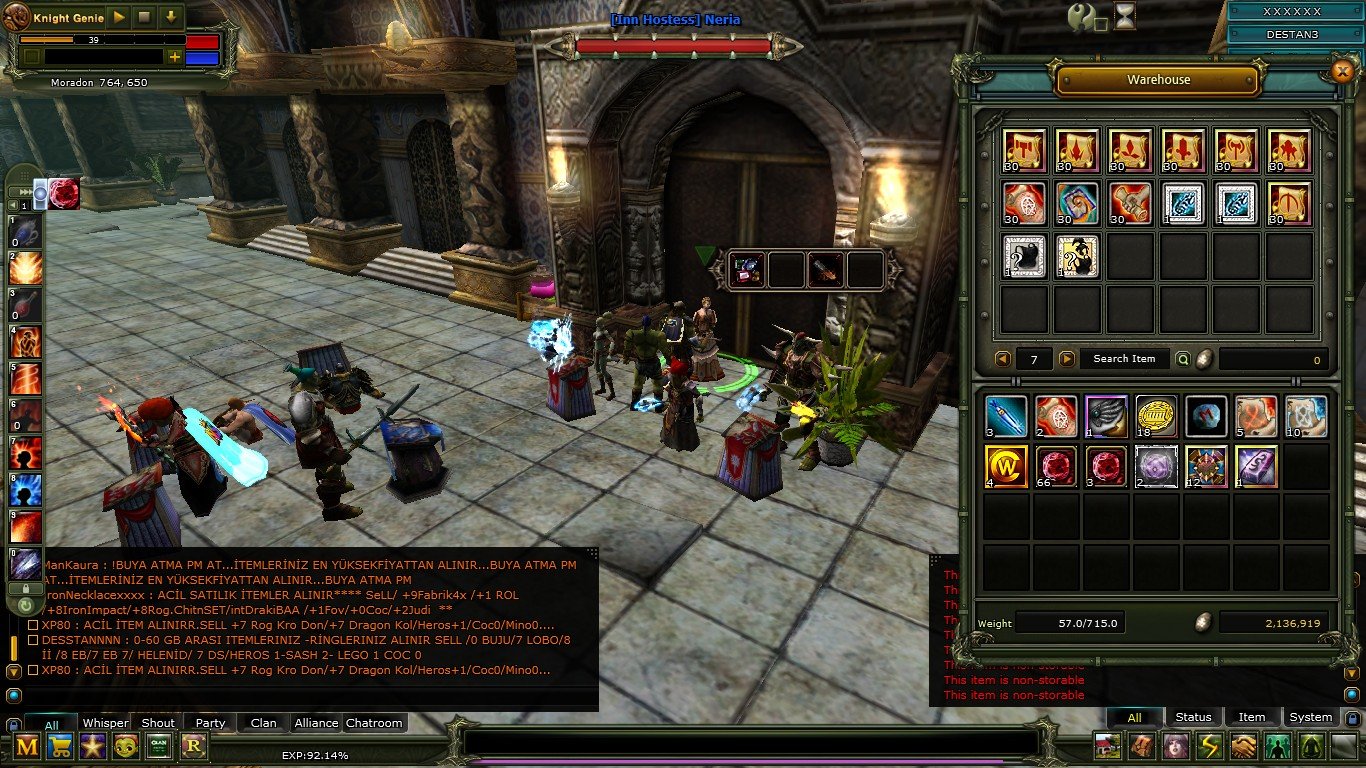Switch the info log to Item tab
Viewport: 1366px width, 768px height.
click(x=1252, y=717)
